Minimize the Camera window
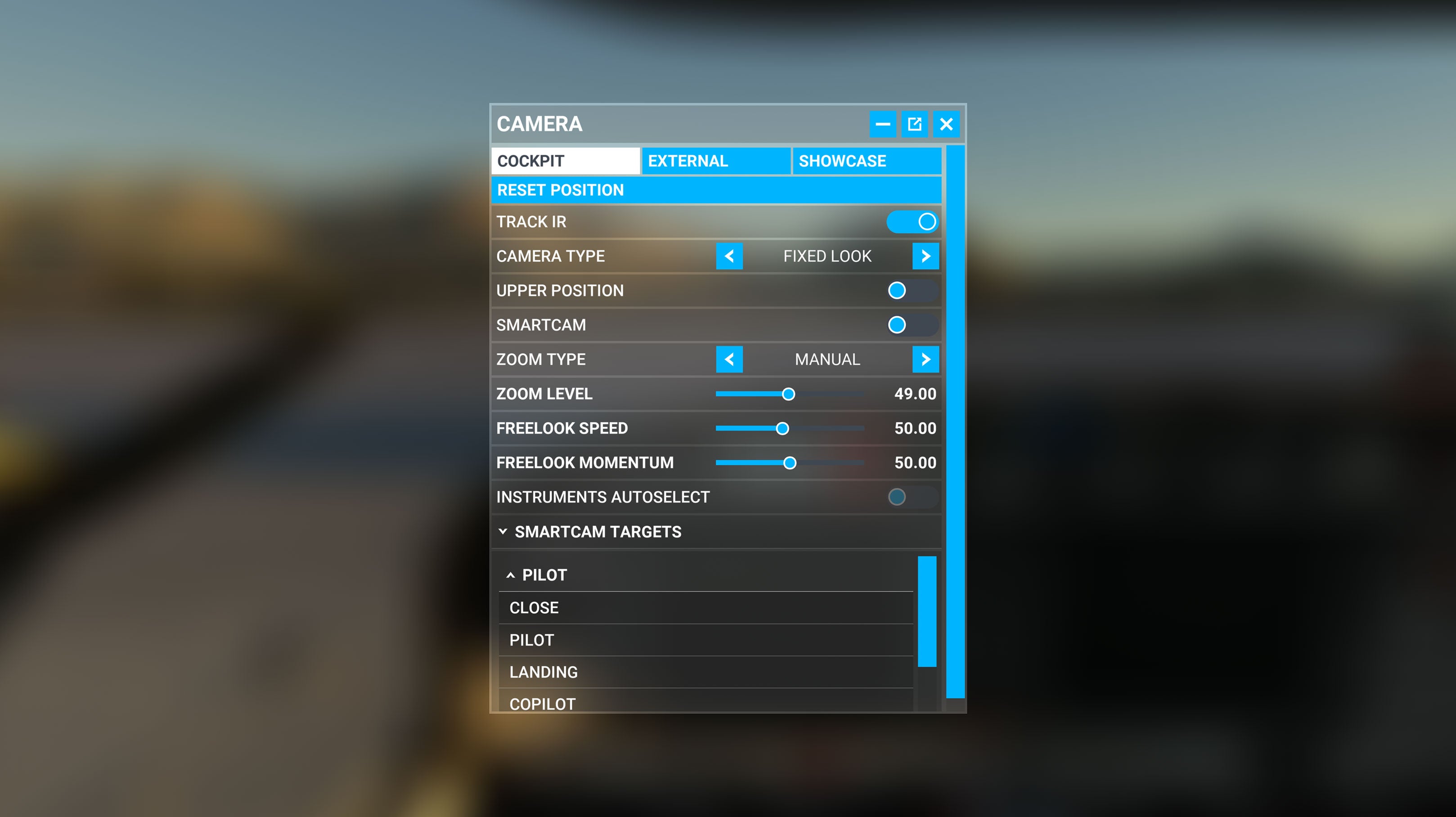The width and height of the screenshot is (1456, 817). point(882,124)
